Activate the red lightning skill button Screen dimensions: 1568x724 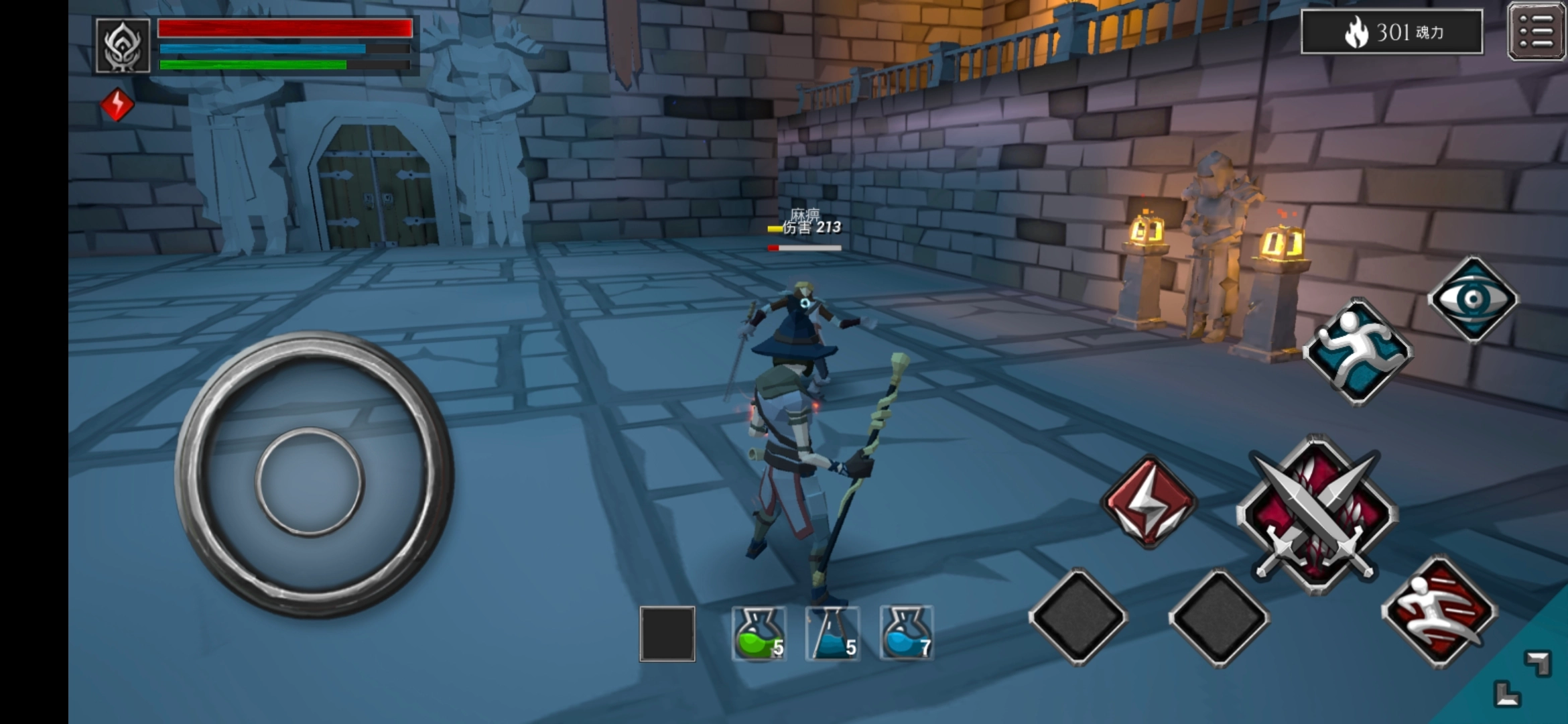[1149, 501]
